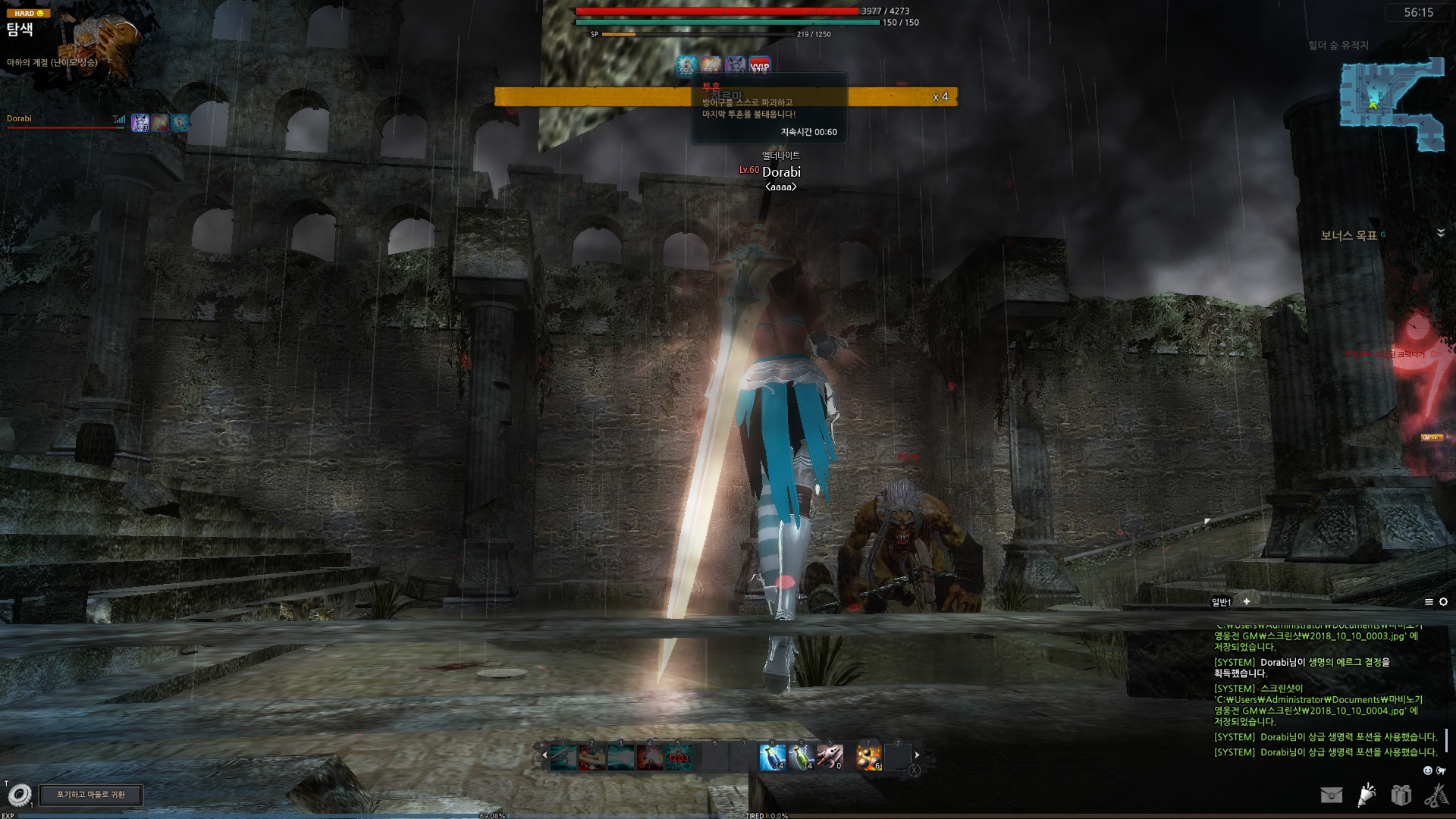Open the emoticon smiley picker
The width and height of the screenshot is (1456, 819).
click(x=1428, y=770)
